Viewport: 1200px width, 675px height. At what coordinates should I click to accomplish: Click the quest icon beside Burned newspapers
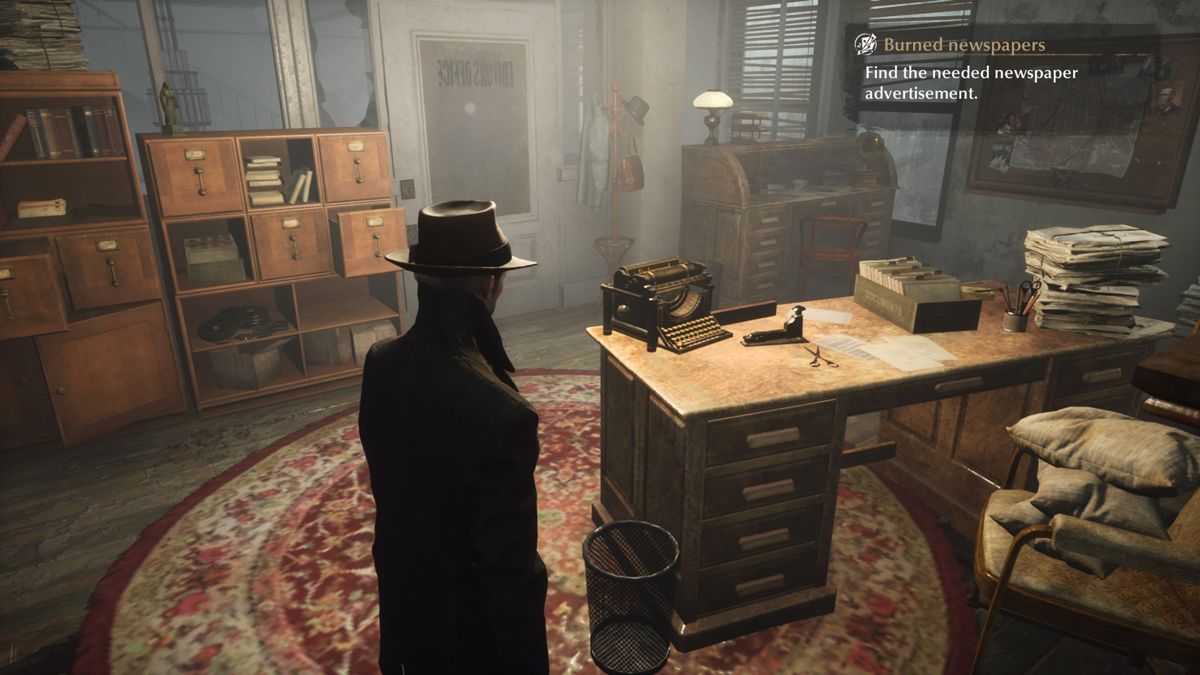point(865,45)
